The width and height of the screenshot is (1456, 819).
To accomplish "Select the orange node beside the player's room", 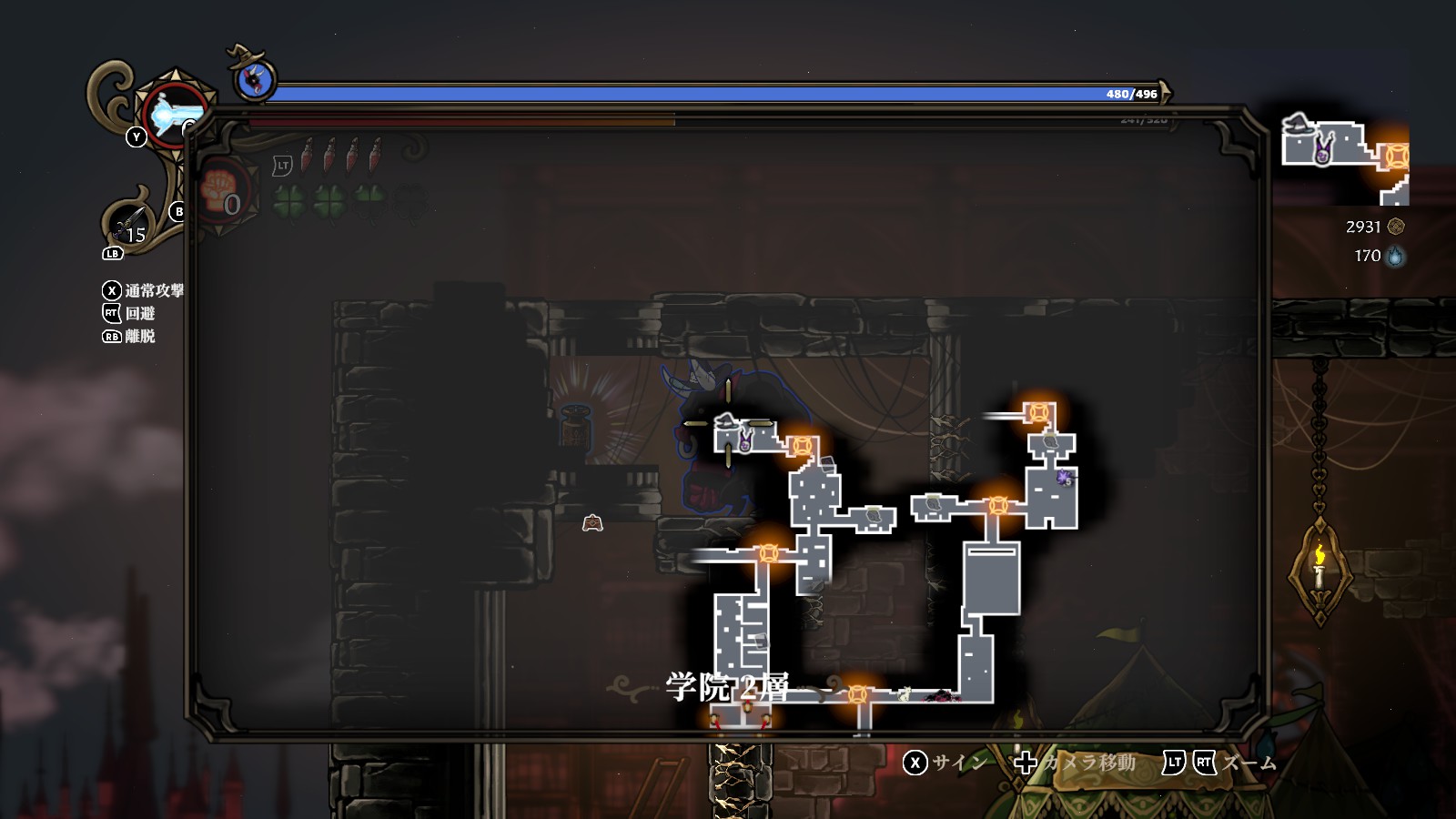I will click(801, 446).
